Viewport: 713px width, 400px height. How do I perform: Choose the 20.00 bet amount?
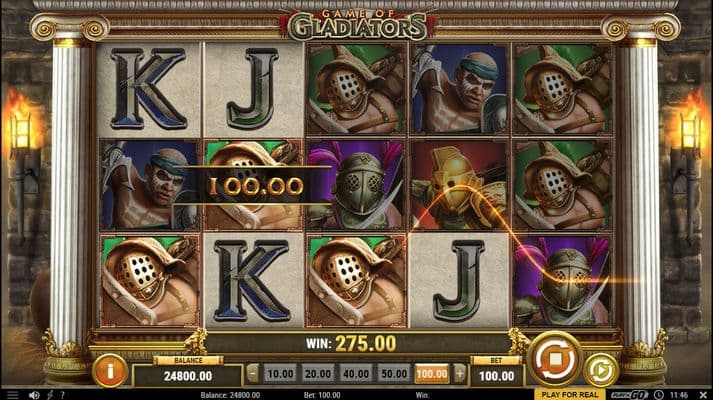tap(318, 373)
